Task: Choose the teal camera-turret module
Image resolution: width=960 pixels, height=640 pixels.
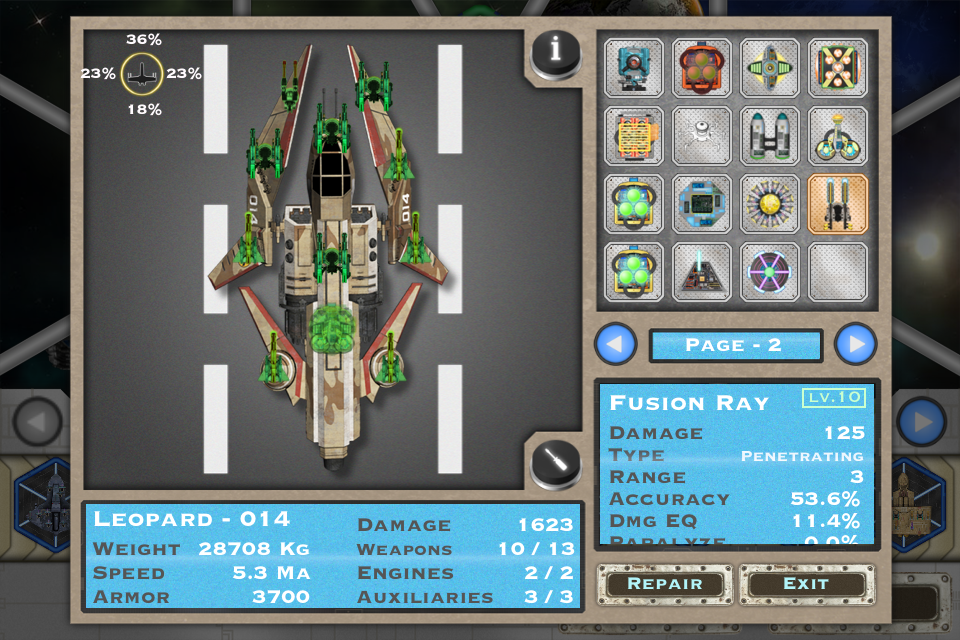Action: pos(634,68)
